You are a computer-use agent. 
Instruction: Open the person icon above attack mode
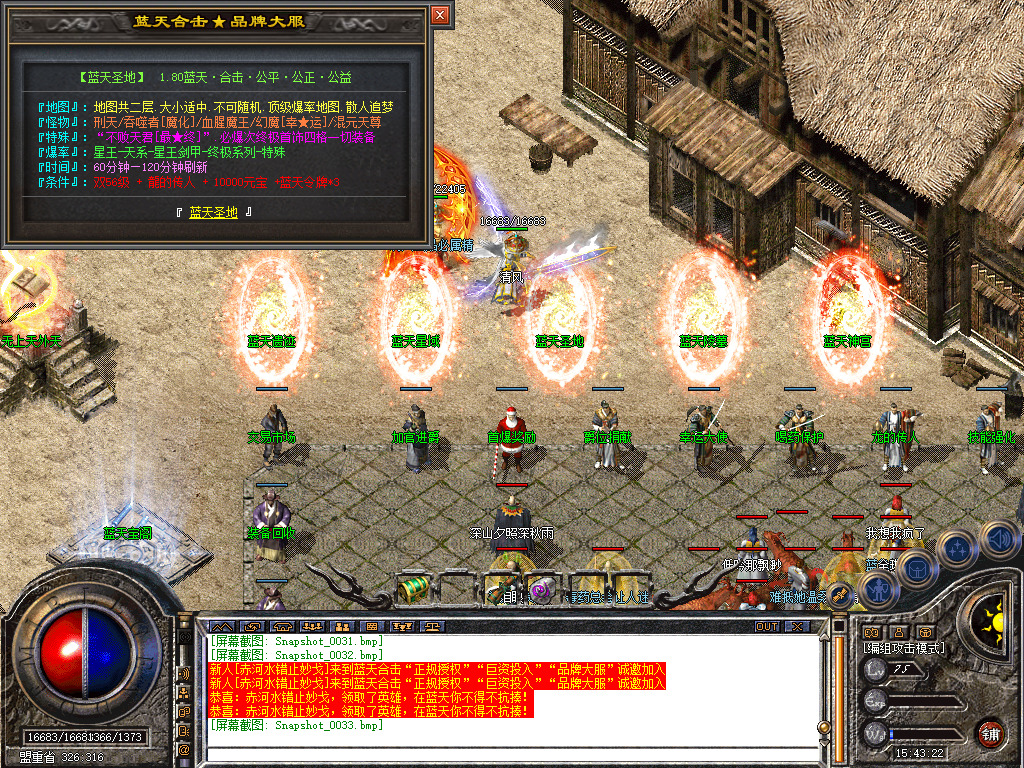898,632
